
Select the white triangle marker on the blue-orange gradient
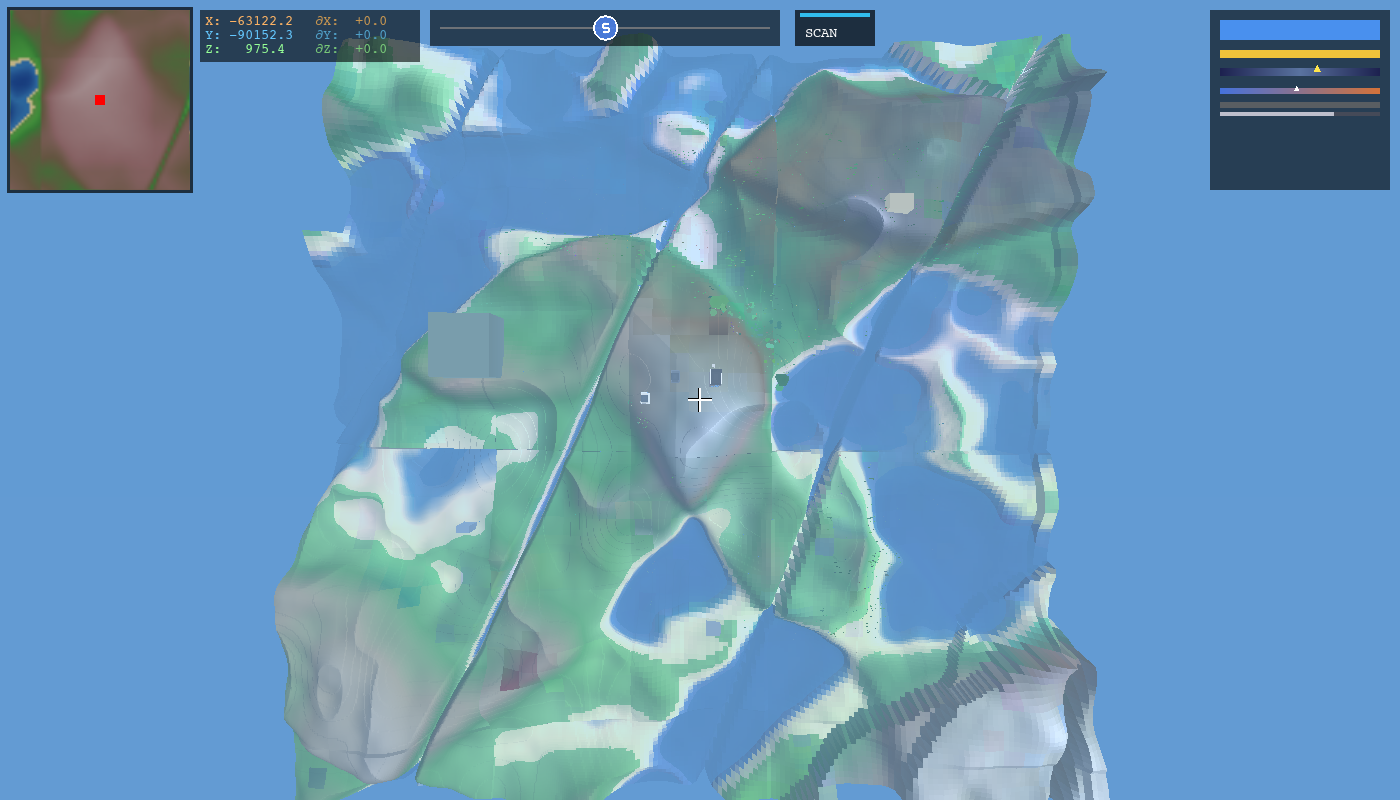(x=1296, y=88)
